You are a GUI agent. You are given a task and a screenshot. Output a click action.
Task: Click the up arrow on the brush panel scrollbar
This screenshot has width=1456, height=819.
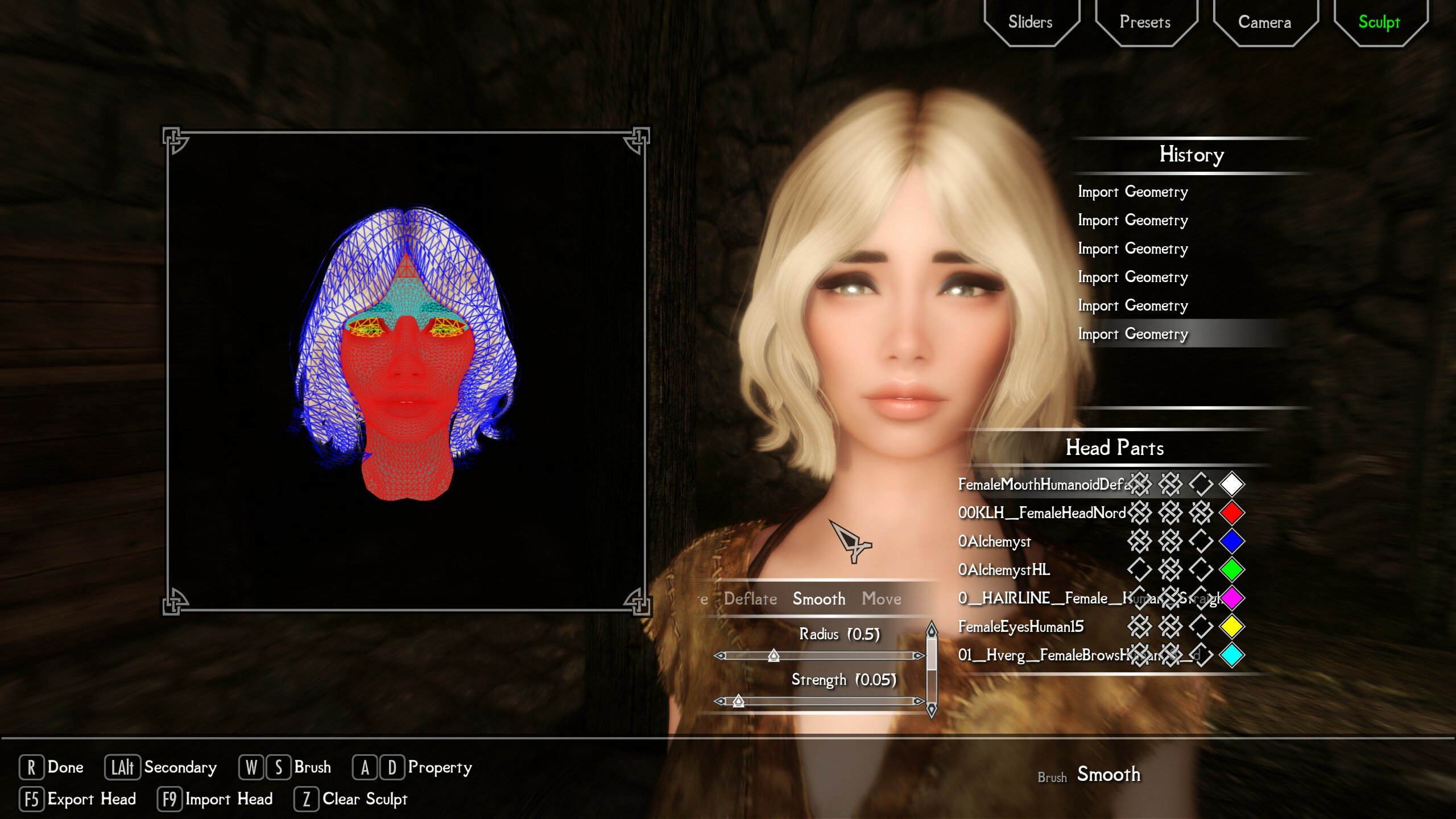click(933, 629)
